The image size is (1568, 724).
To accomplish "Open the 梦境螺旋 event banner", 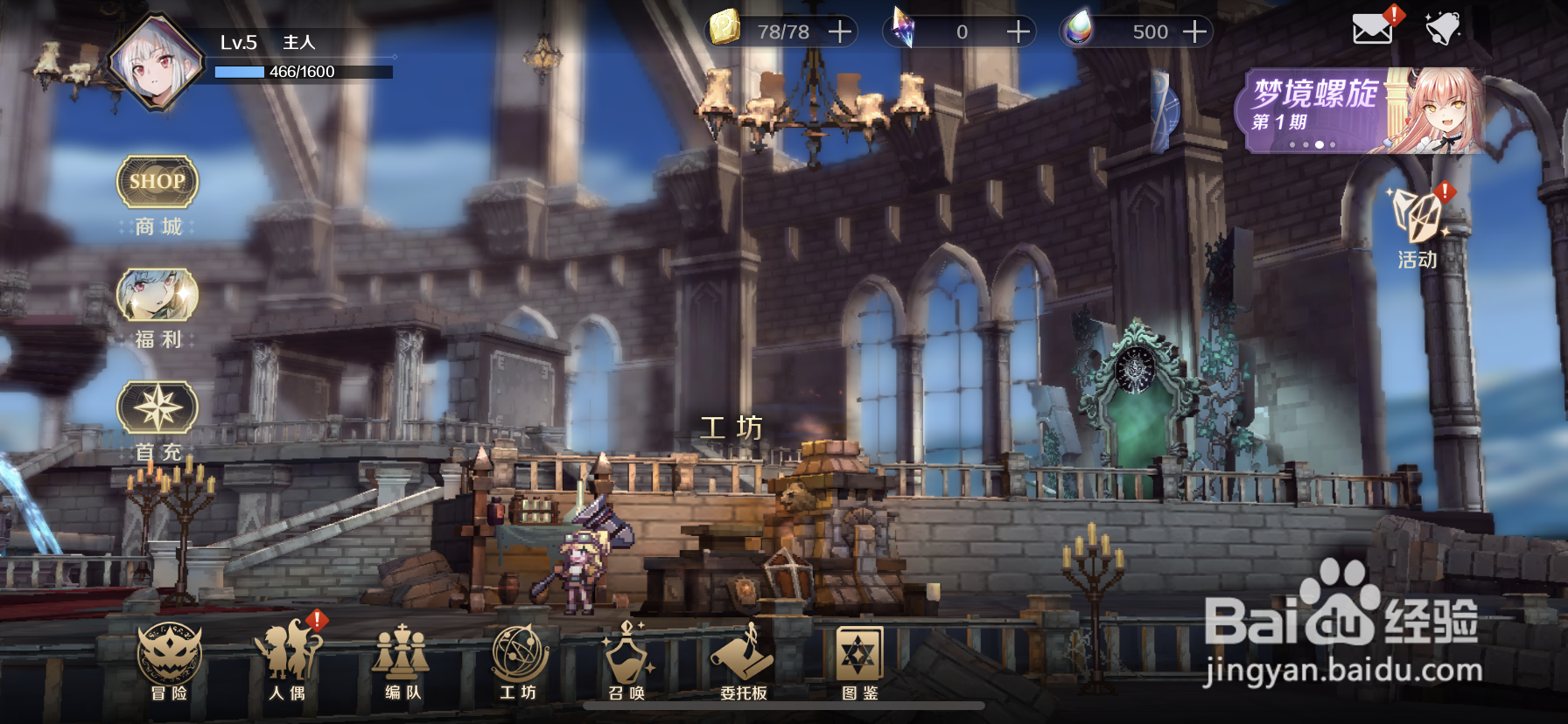I will [1361, 111].
